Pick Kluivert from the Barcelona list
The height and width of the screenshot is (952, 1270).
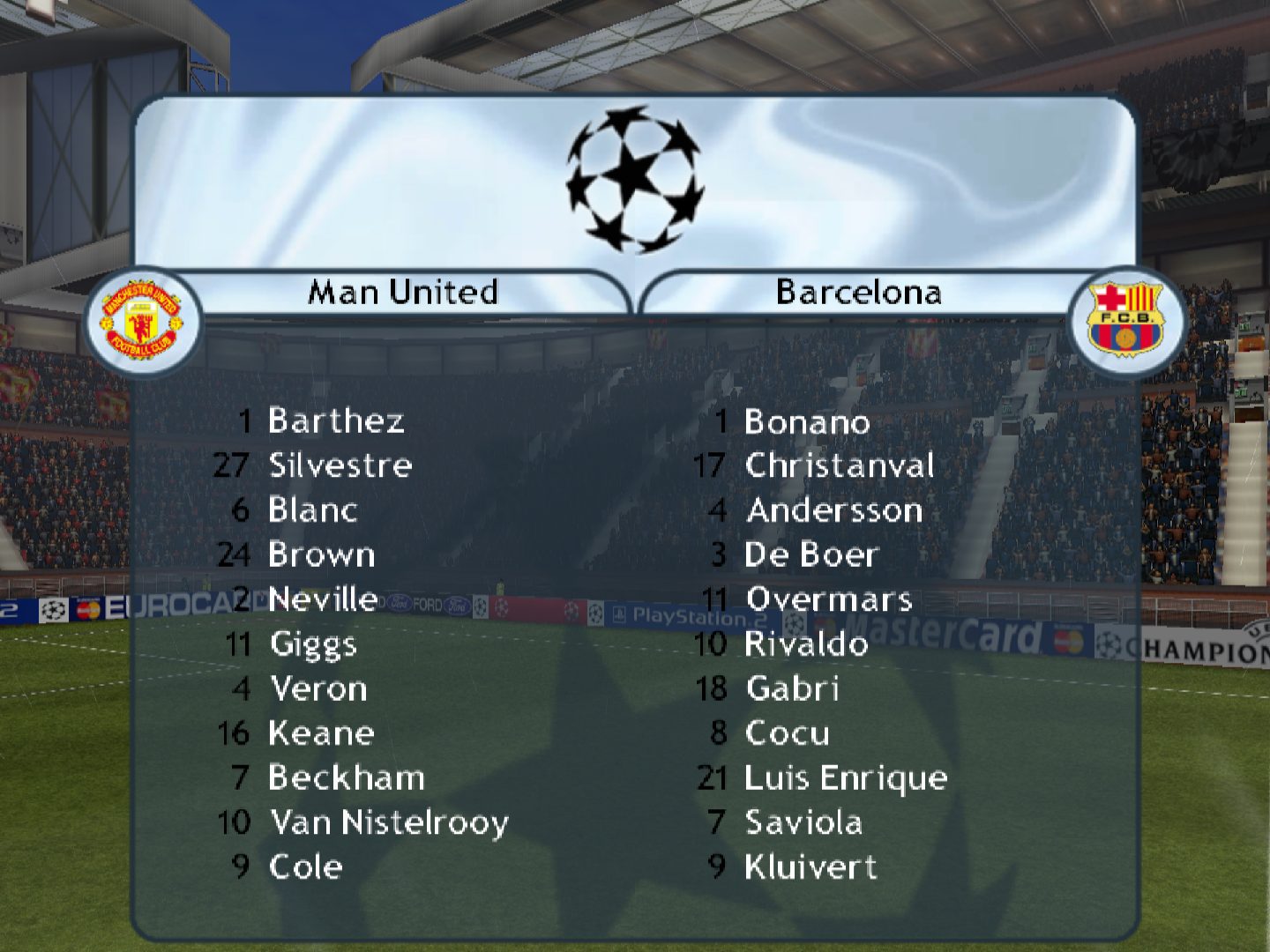(811, 867)
